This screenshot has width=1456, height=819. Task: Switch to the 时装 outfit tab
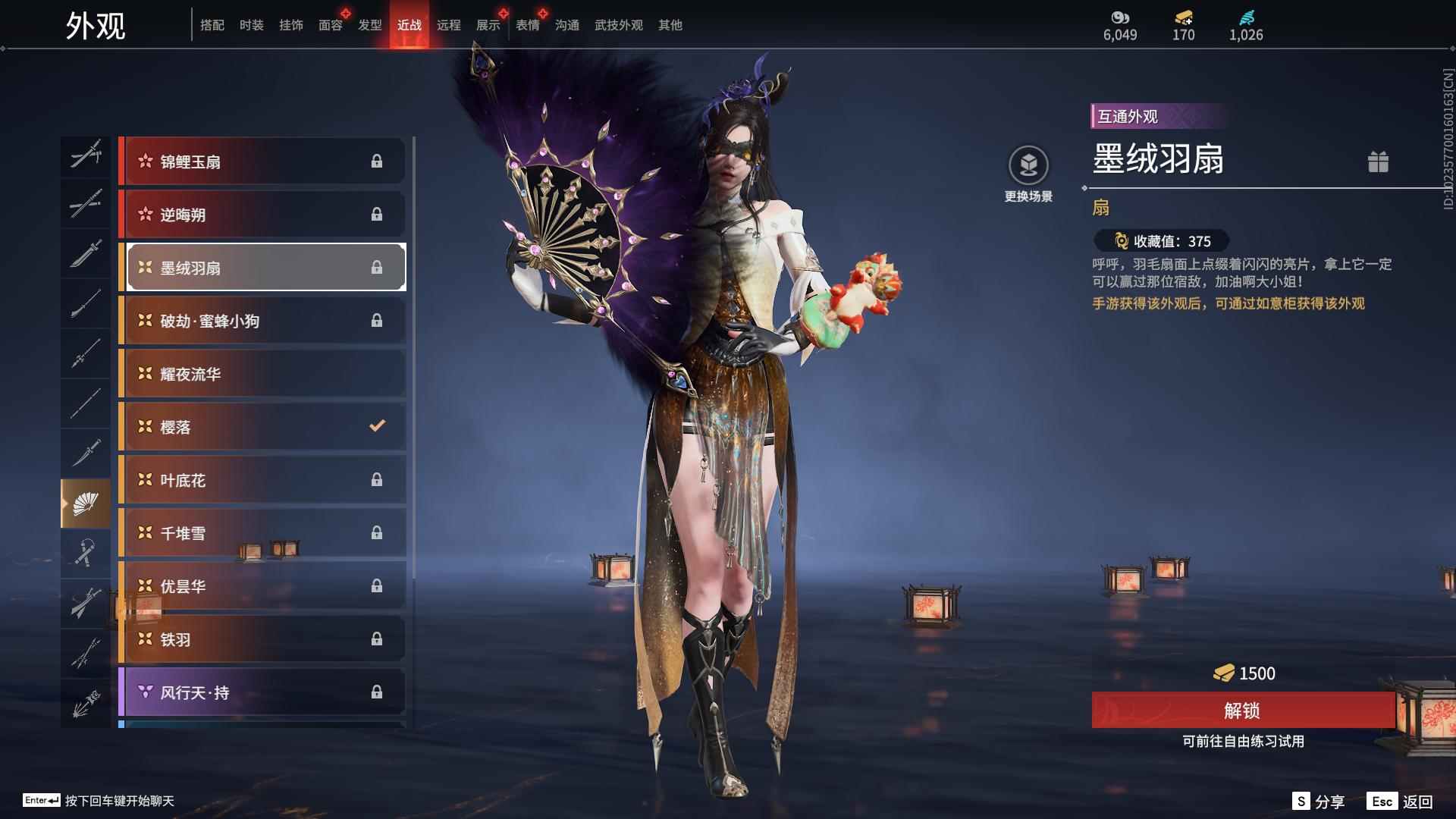click(251, 25)
